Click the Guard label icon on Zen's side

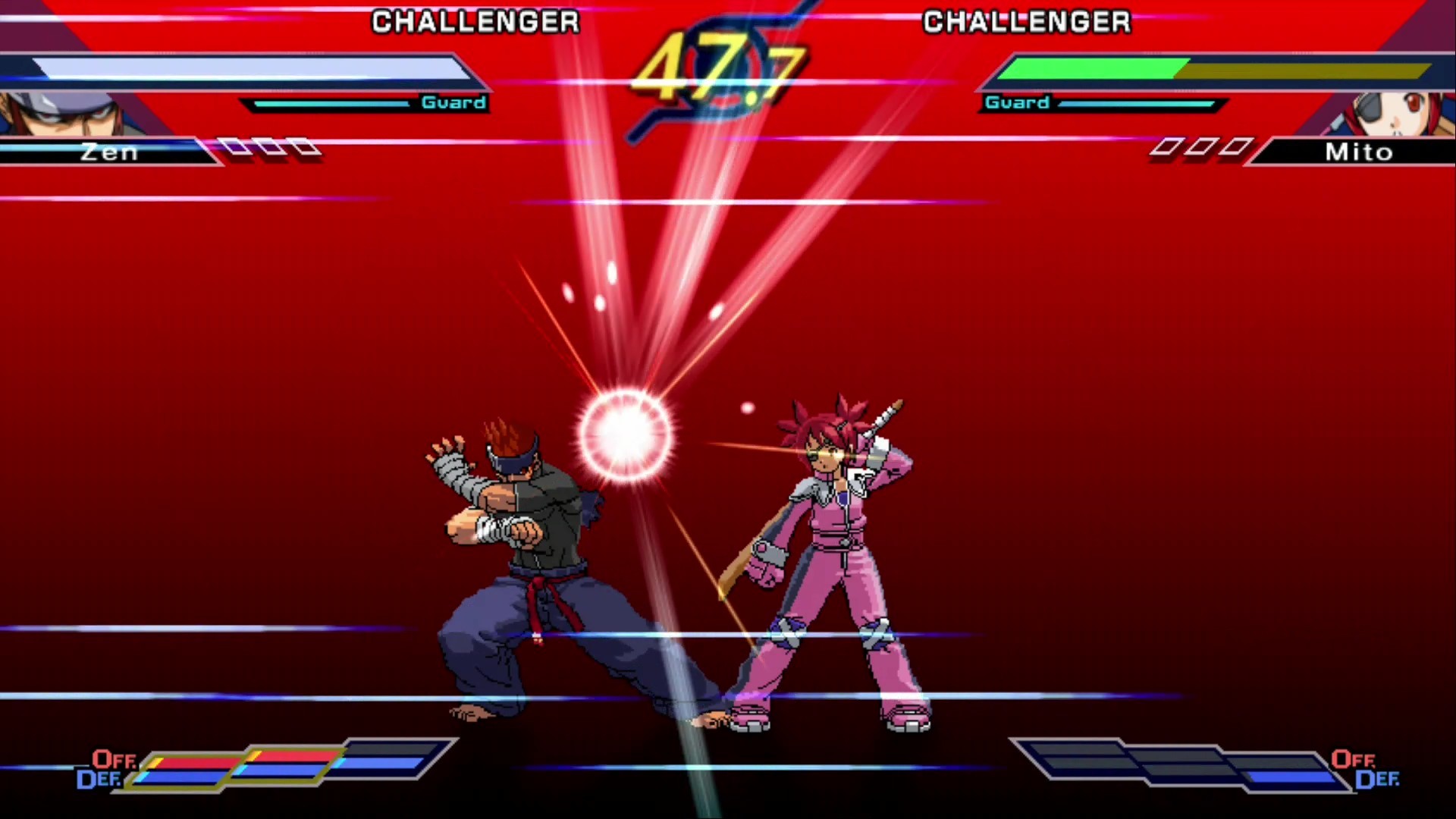point(453,102)
